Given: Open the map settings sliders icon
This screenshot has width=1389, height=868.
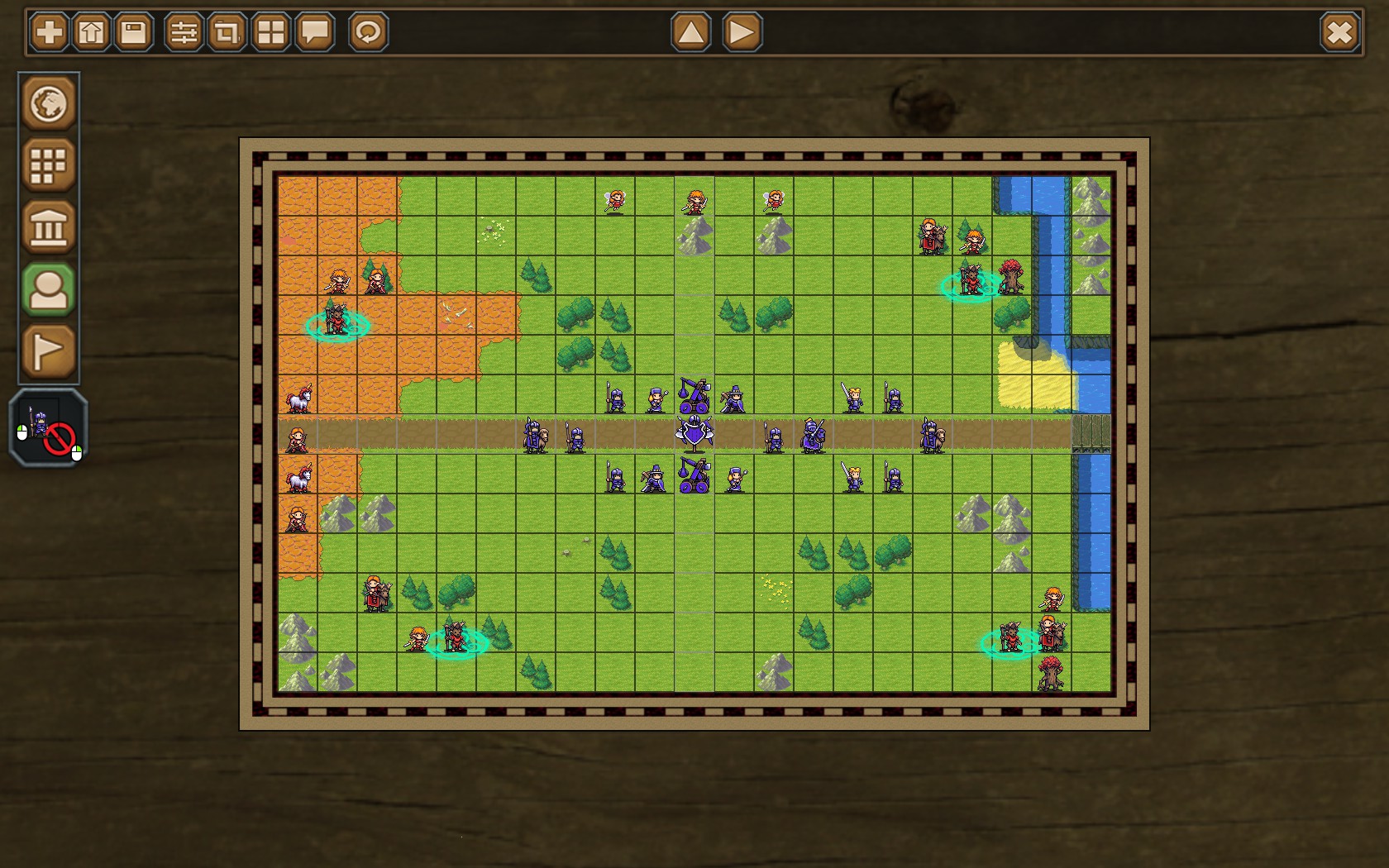Looking at the screenshot, I should (185, 31).
